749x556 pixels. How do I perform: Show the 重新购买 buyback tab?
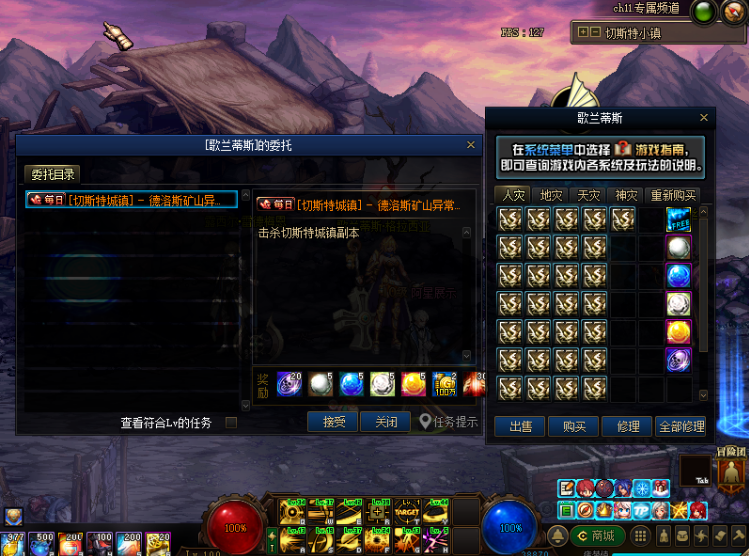coord(673,195)
